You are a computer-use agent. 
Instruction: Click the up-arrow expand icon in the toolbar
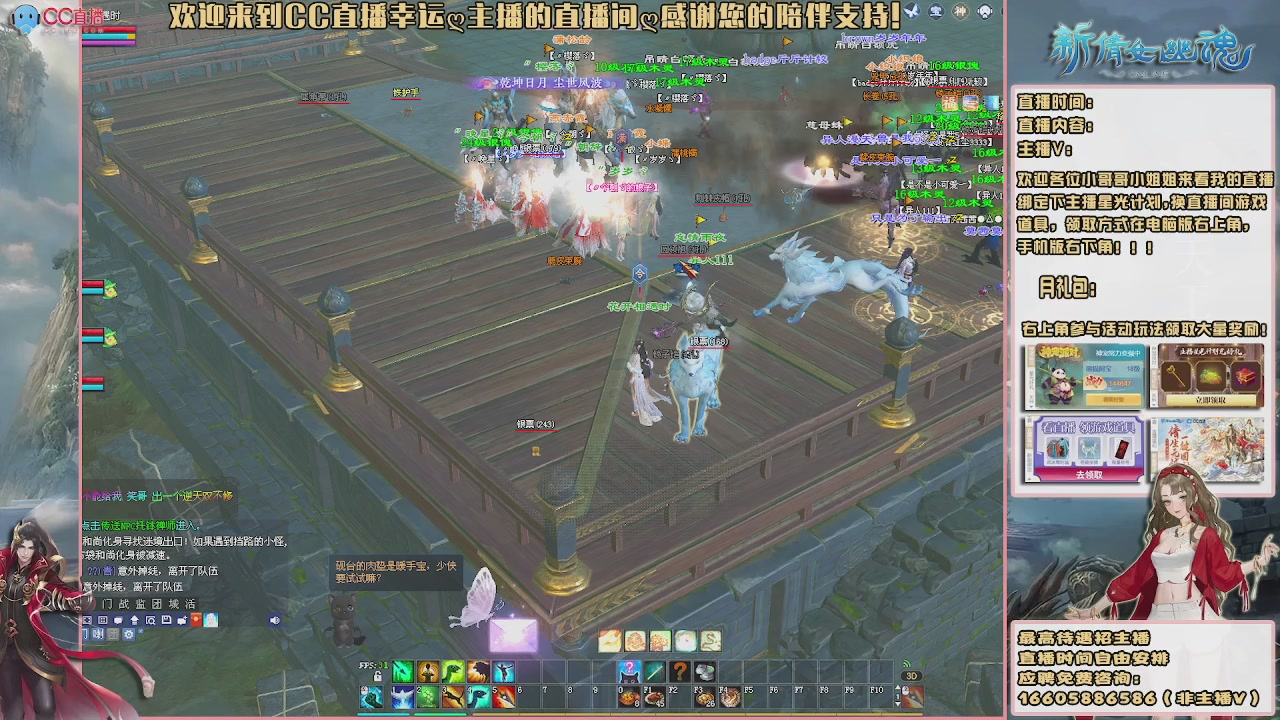[135, 620]
